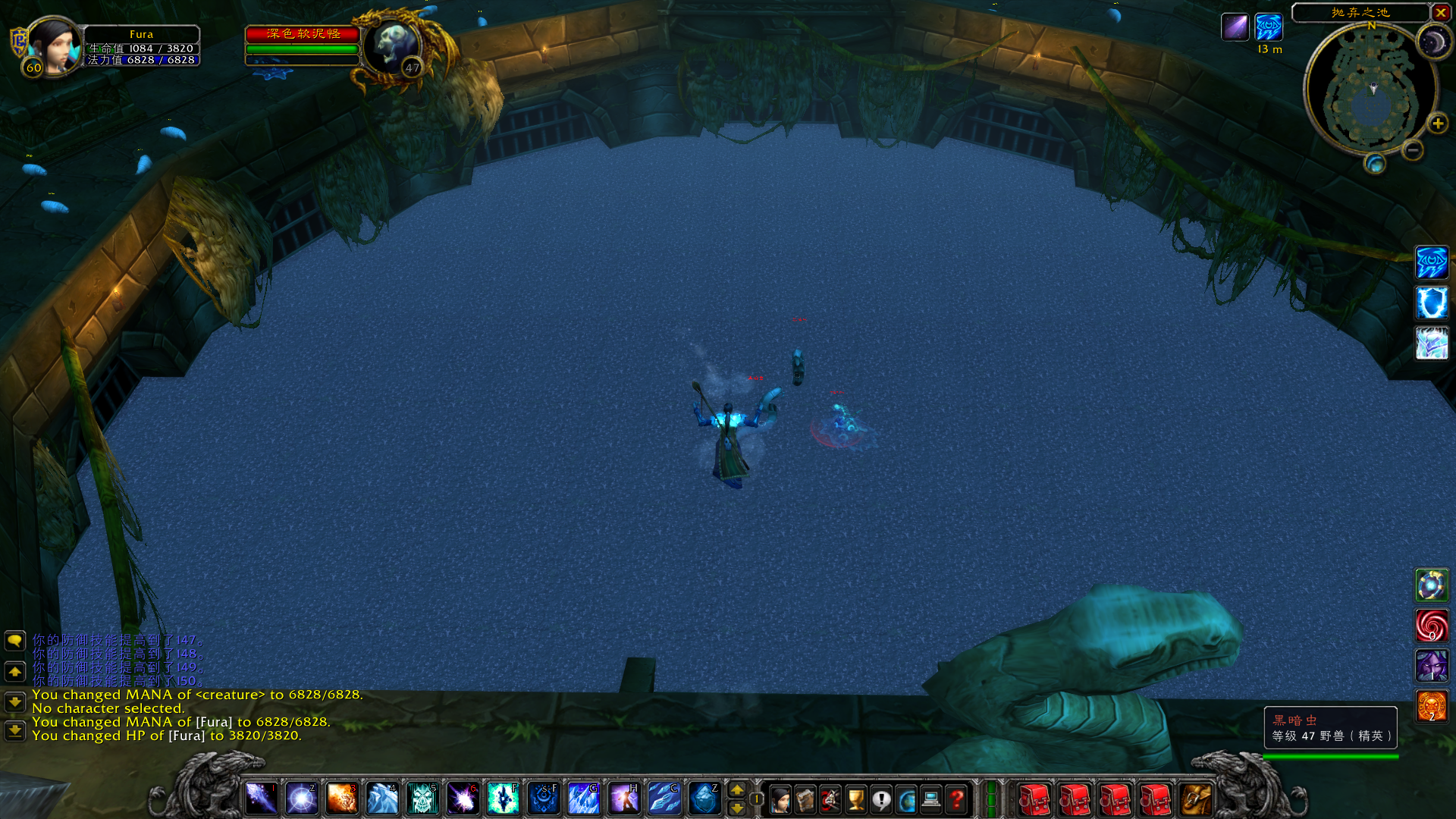Cast the fire blast spell in slot 3
This screenshot has width=1456, height=819.
[x=342, y=799]
